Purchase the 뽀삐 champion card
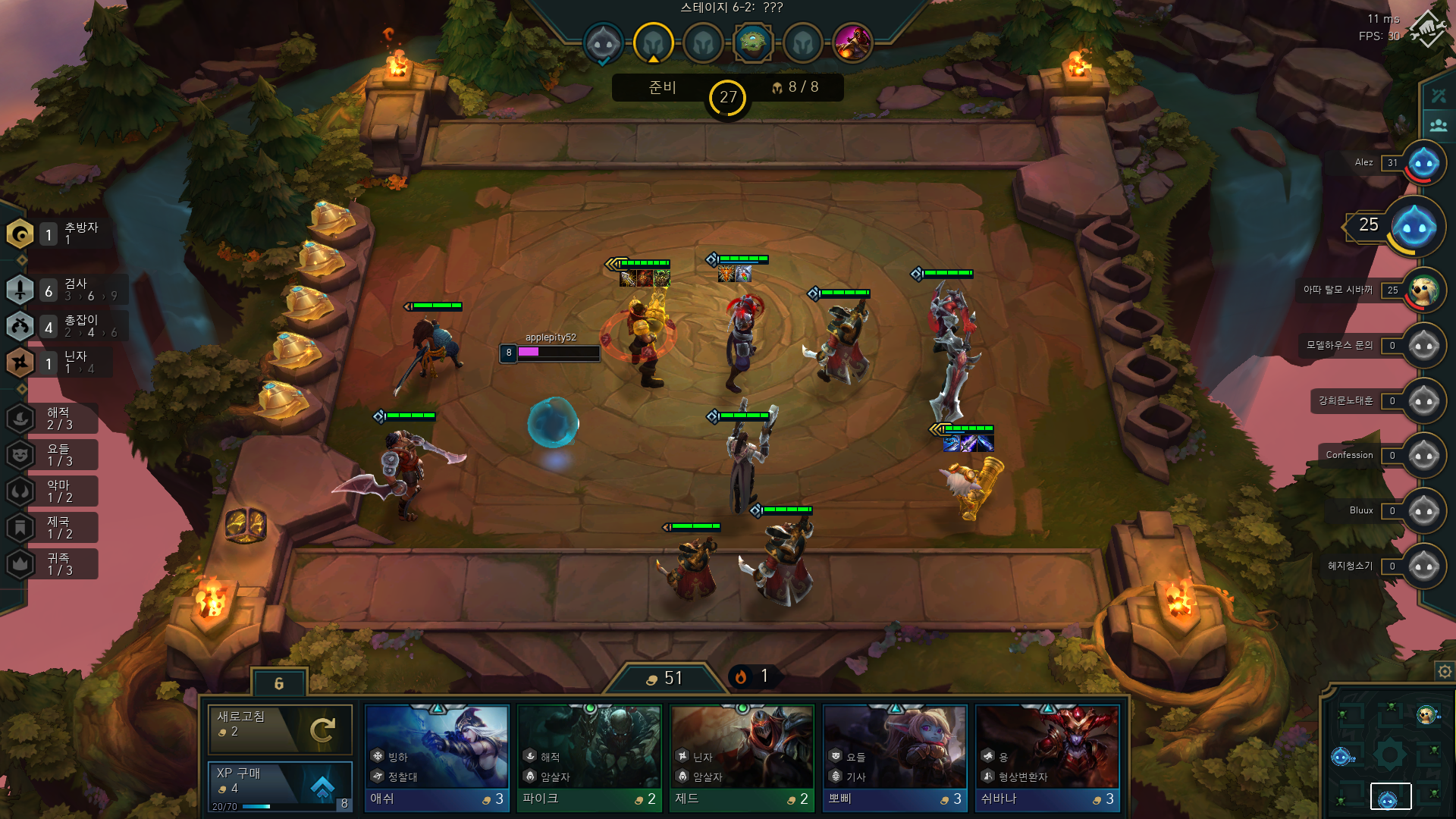Screen dimensions: 1456x819 click(x=895, y=758)
